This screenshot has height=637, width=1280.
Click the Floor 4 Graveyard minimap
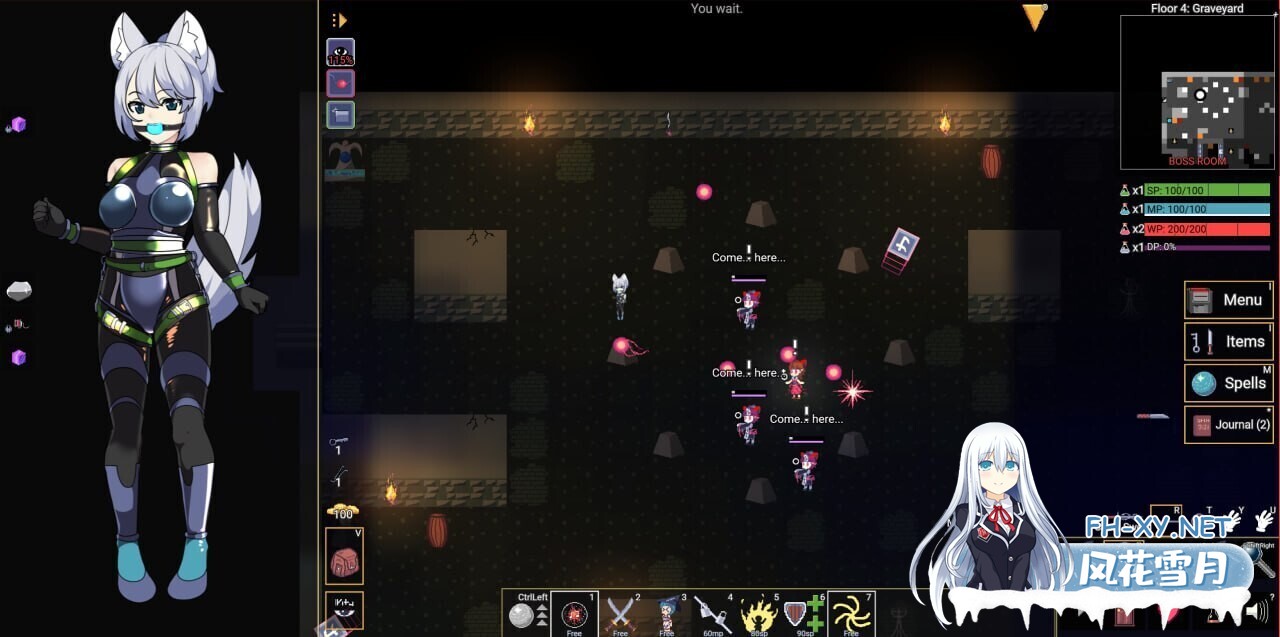coord(1196,91)
